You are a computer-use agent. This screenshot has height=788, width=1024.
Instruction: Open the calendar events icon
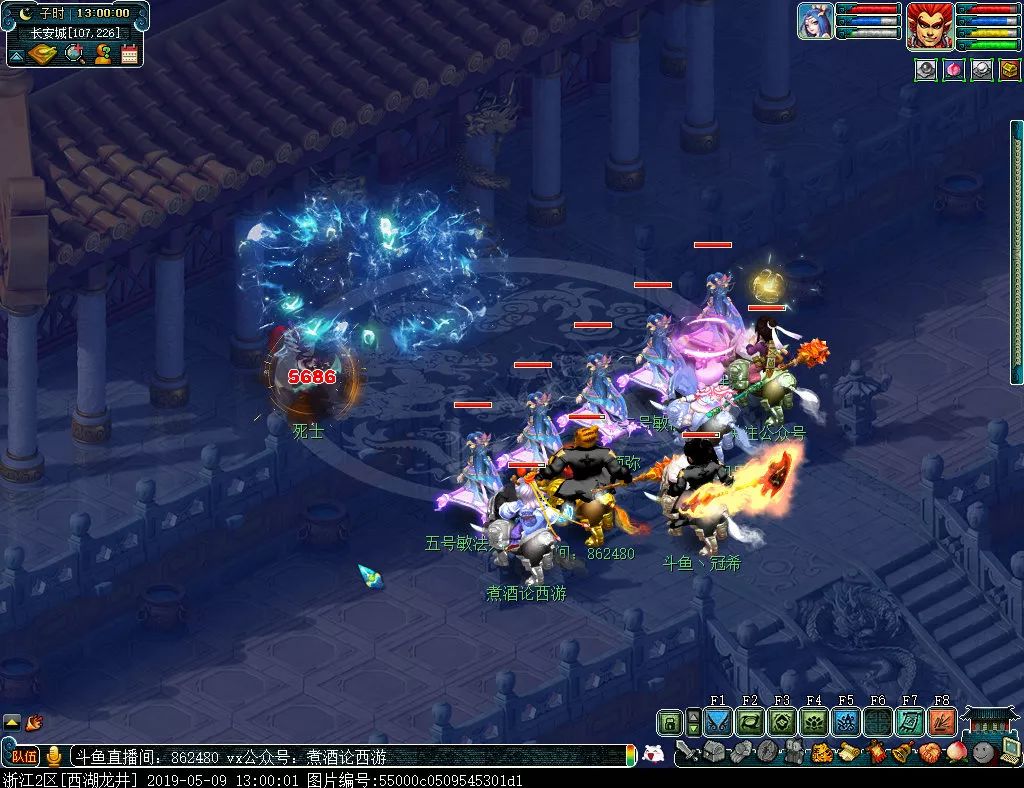129,54
